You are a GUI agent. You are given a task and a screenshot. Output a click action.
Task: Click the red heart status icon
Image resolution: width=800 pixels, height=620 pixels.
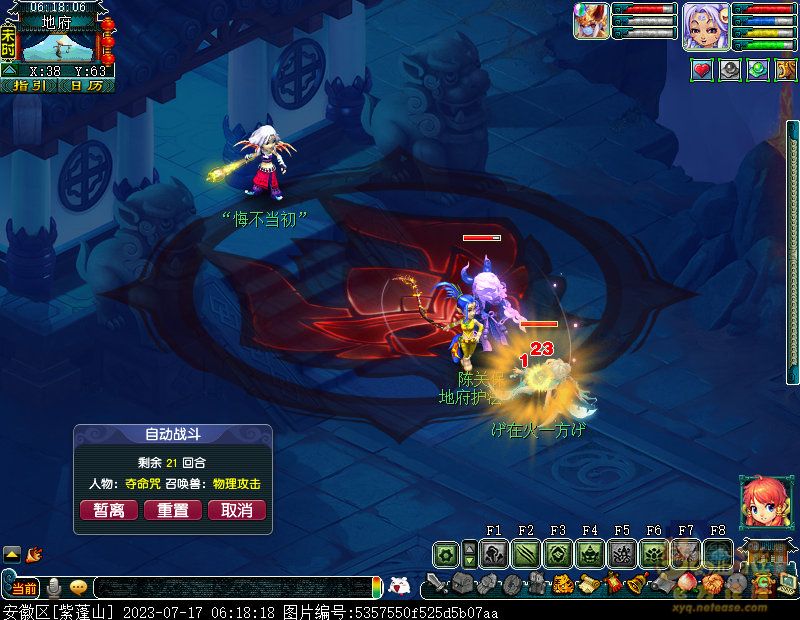[x=702, y=70]
